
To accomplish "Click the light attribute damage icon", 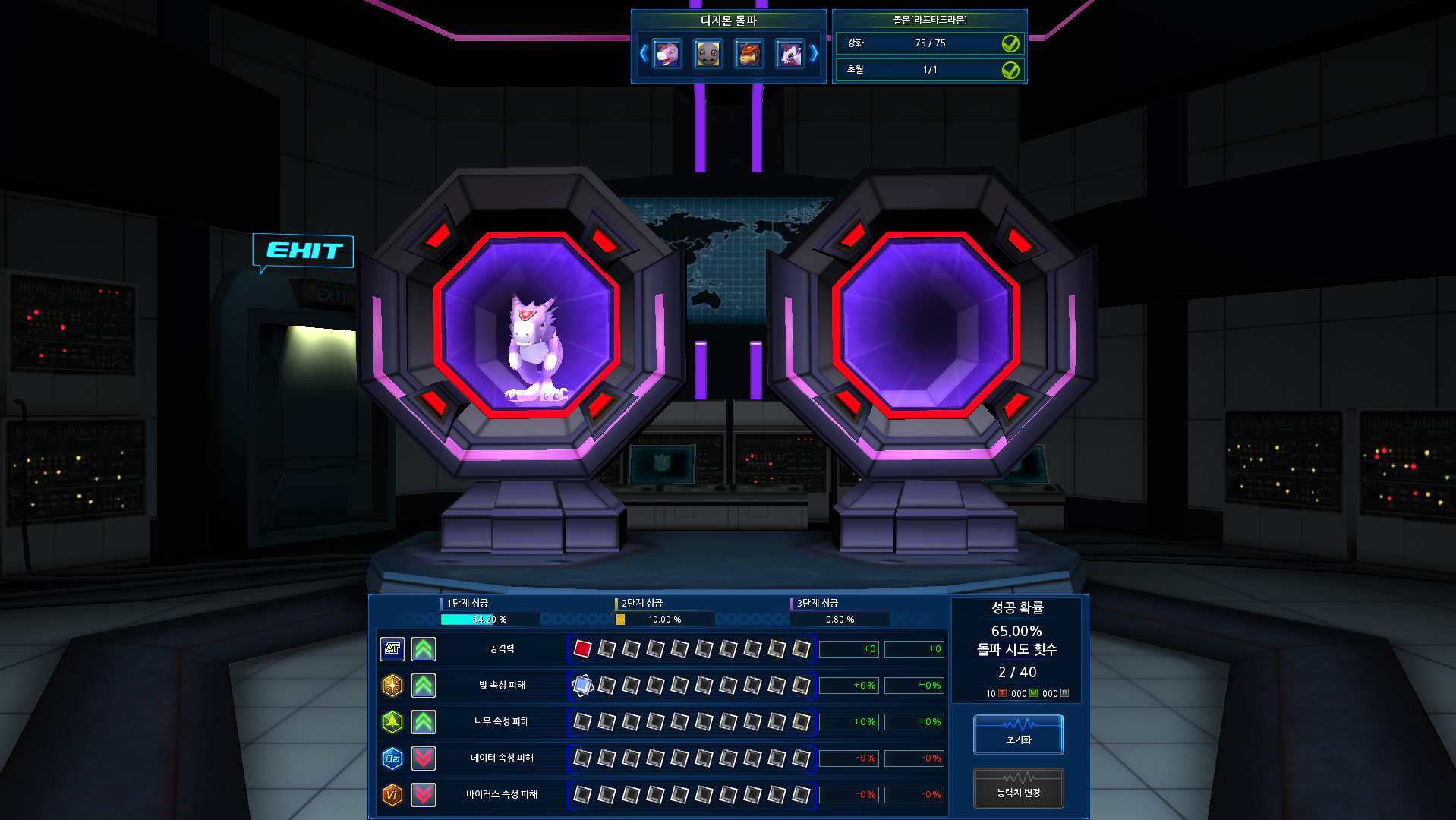I will pyautogui.click(x=392, y=685).
